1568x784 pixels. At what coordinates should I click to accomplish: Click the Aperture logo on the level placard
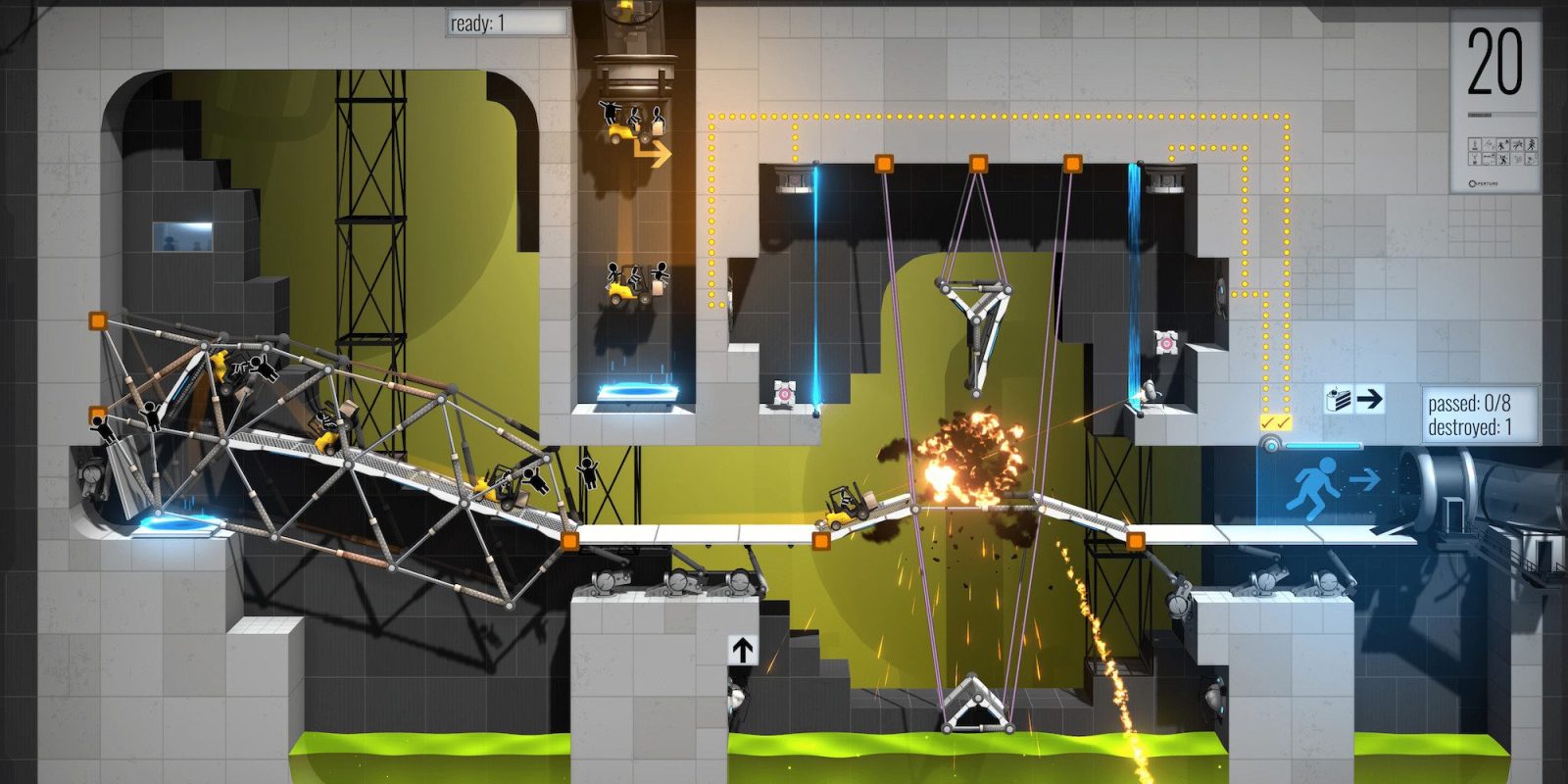coord(1484,181)
